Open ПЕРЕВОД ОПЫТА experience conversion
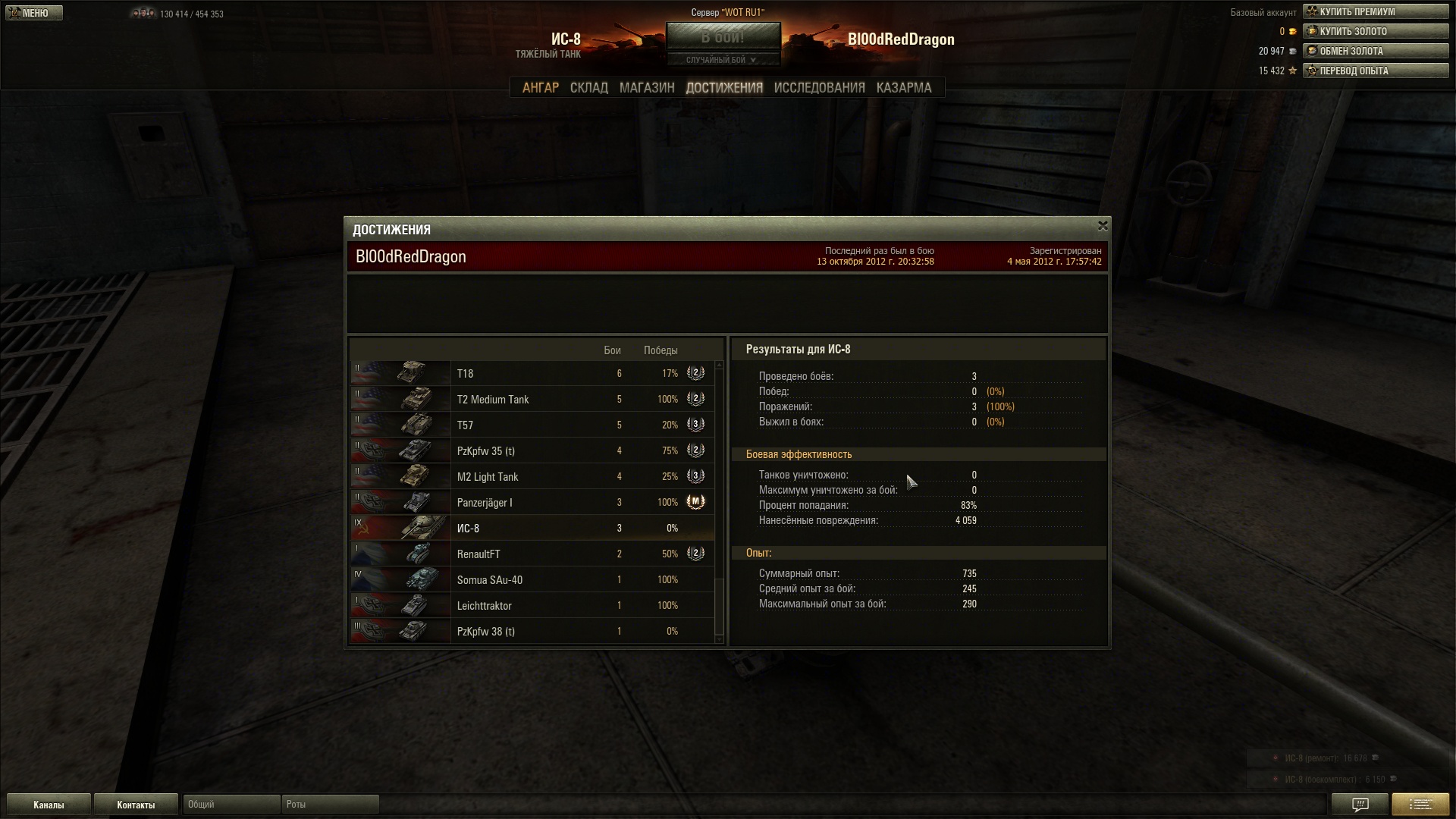1456x819 pixels. (x=1375, y=71)
